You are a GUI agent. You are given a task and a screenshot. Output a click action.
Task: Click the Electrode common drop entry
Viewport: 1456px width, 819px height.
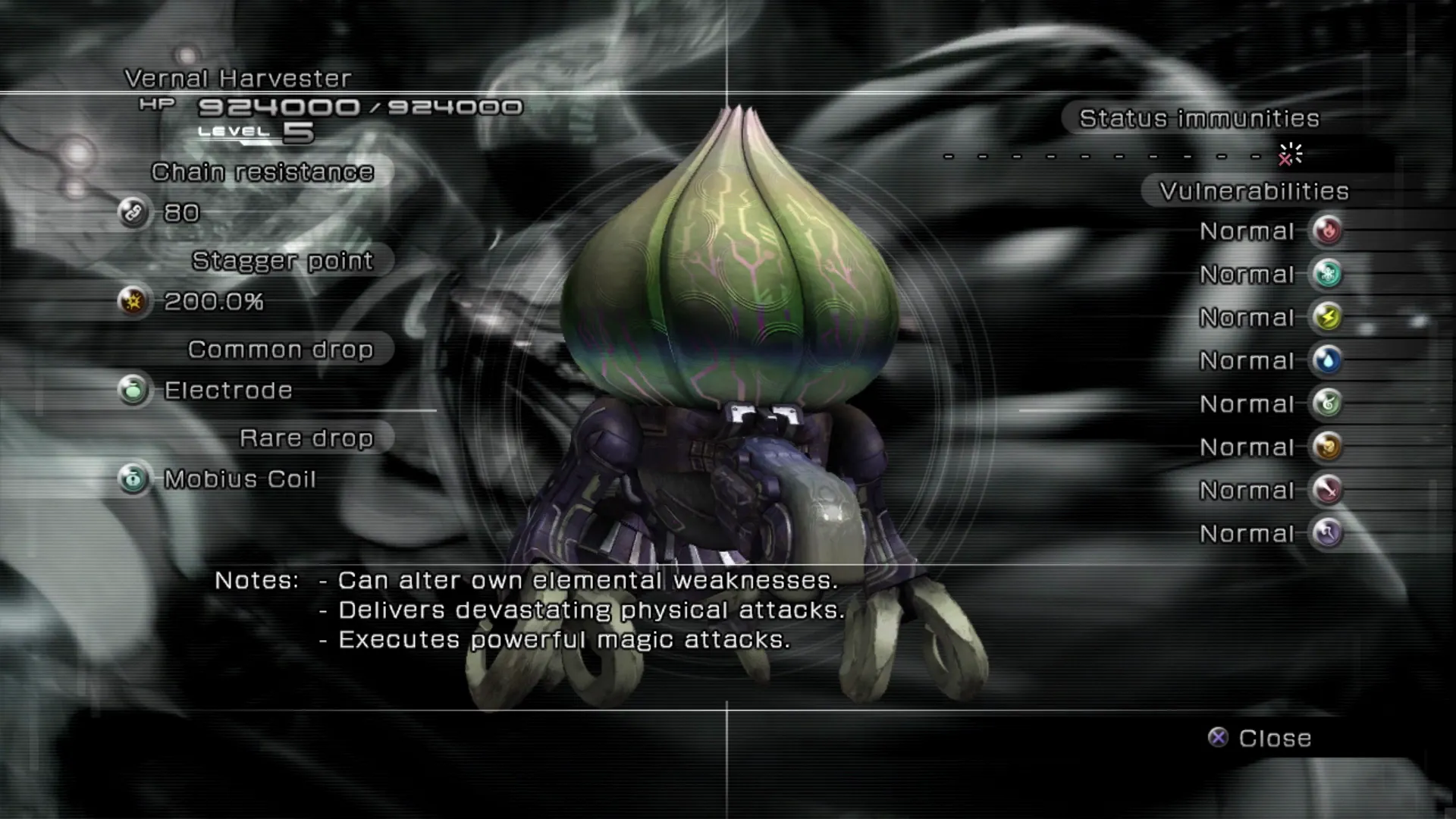pyautogui.click(x=227, y=391)
